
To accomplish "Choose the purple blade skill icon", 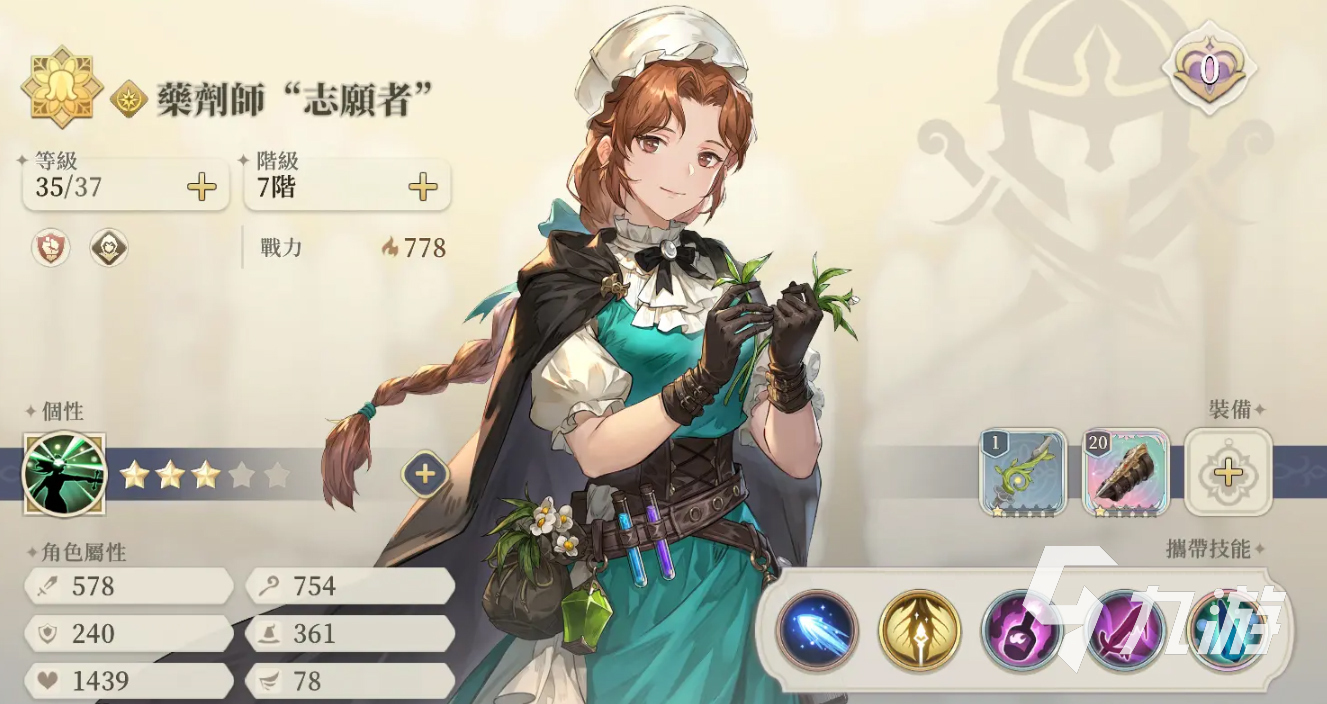I will (x=1124, y=630).
